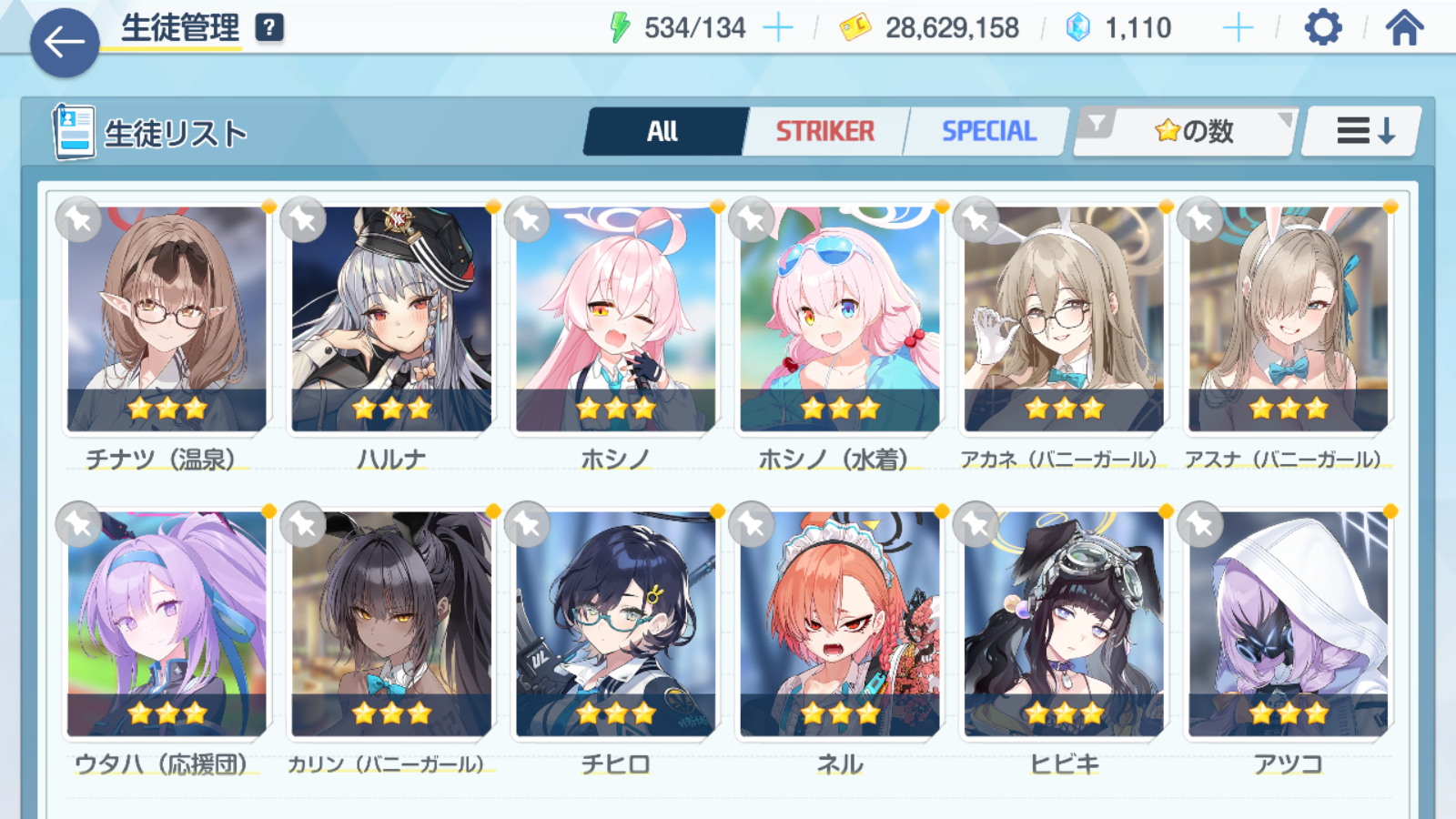The width and height of the screenshot is (1456, 819).
Task: Open student アツコ
Action: click(1288, 624)
